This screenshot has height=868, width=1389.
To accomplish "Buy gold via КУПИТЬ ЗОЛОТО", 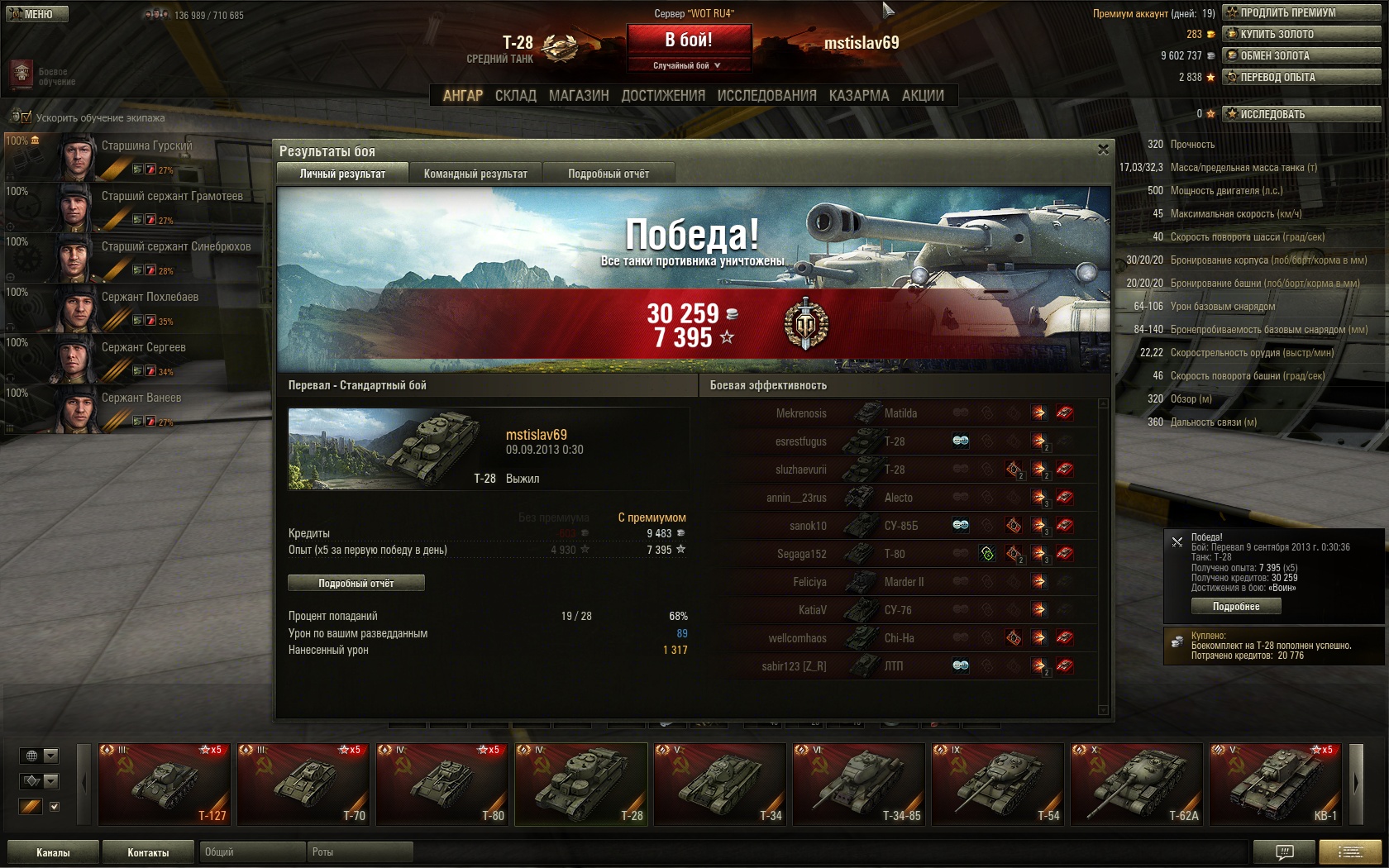I will click(x=1302, y=34).
